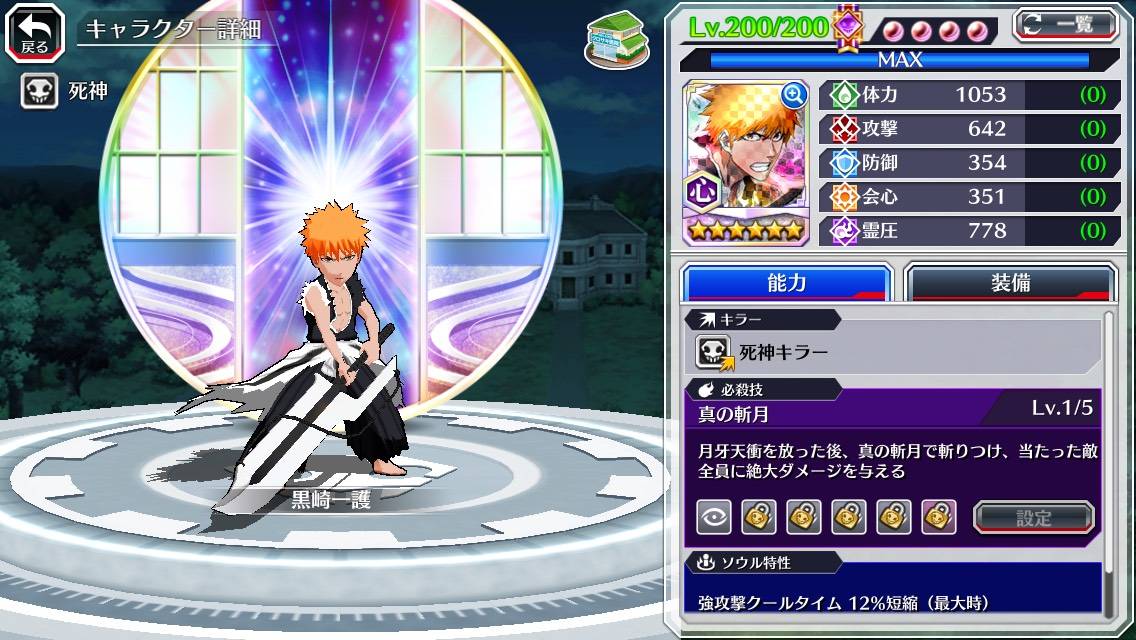1136x640 pixels.
Task: Switch to the 装備 tab
Action: pos(1010,282)
